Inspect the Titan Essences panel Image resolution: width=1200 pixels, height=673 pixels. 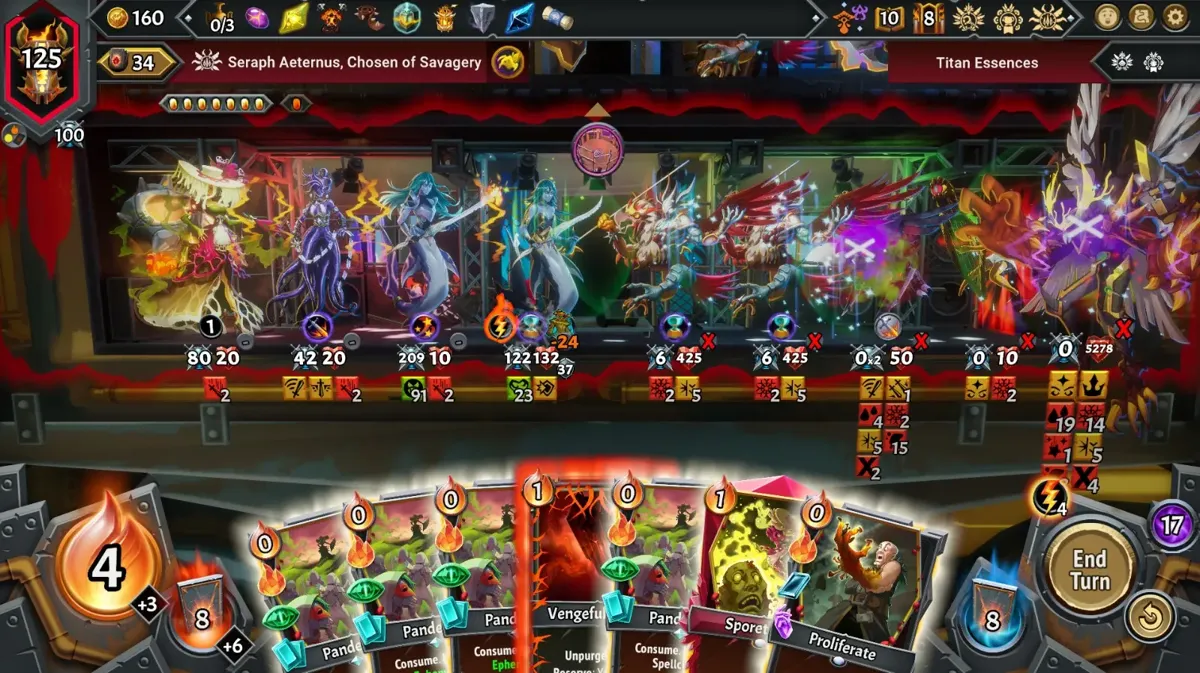pos(986,62)
